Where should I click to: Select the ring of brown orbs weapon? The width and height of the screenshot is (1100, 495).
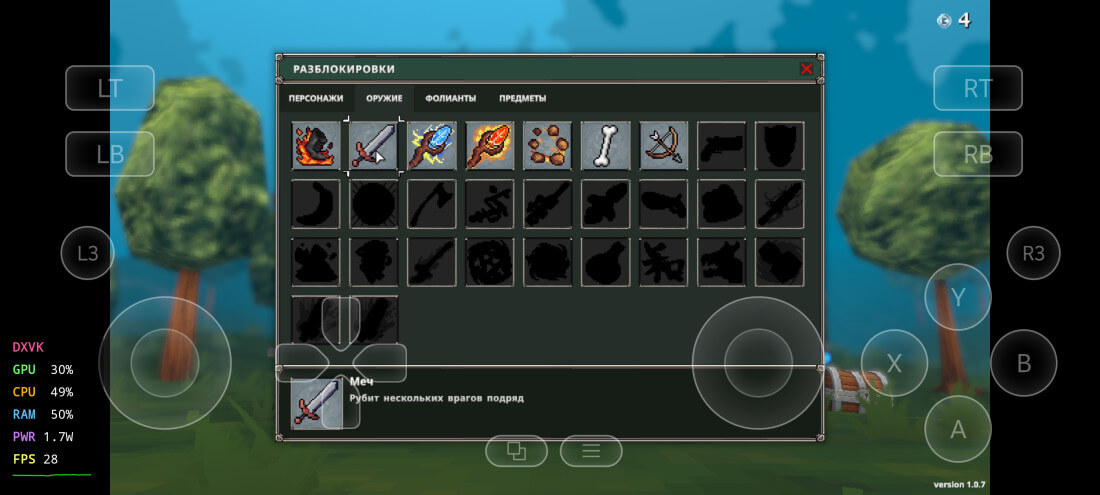(548, 146)
